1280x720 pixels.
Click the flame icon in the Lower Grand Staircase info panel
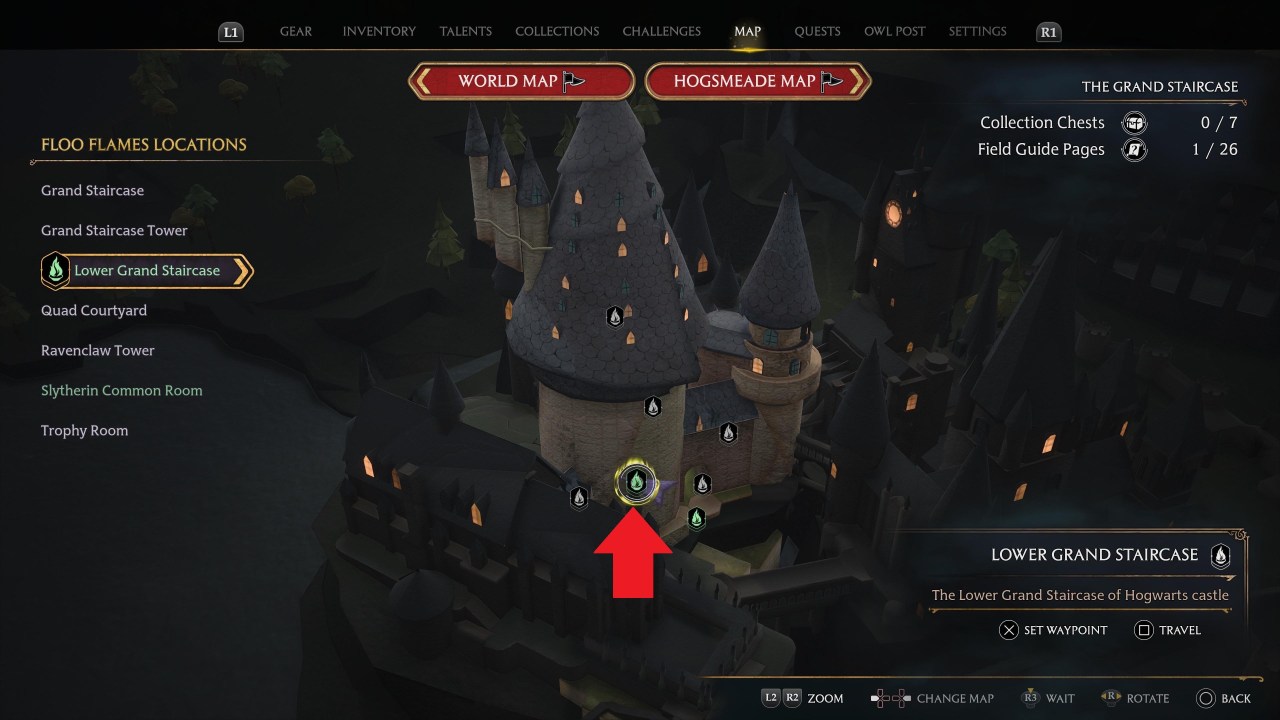[x=1220, y=557]
